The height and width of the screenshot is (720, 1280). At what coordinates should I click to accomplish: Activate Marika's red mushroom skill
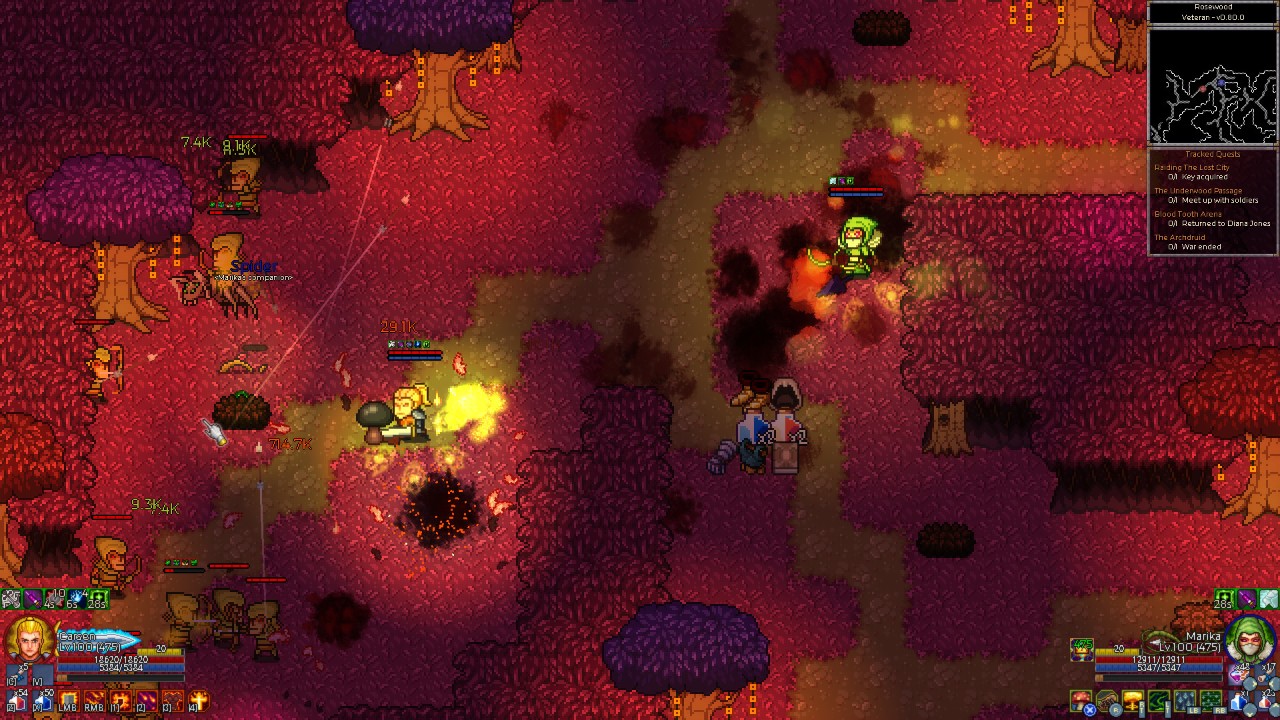click(x=1082, y=700)
